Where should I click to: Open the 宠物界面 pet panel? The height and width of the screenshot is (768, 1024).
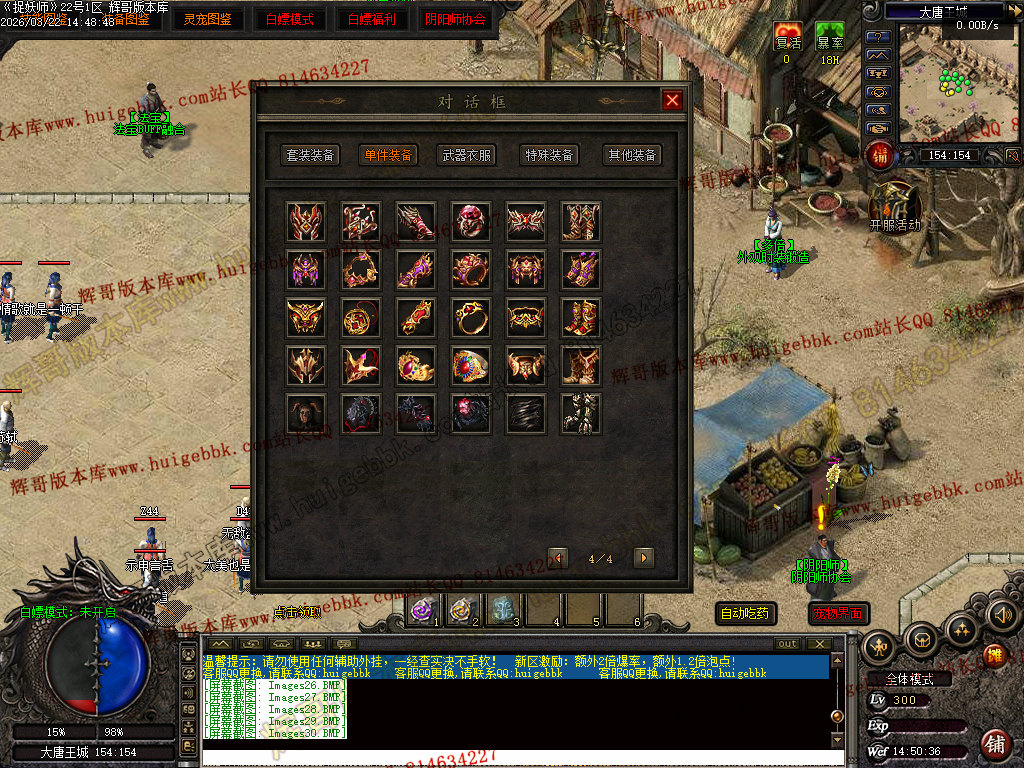pos(838,613)
